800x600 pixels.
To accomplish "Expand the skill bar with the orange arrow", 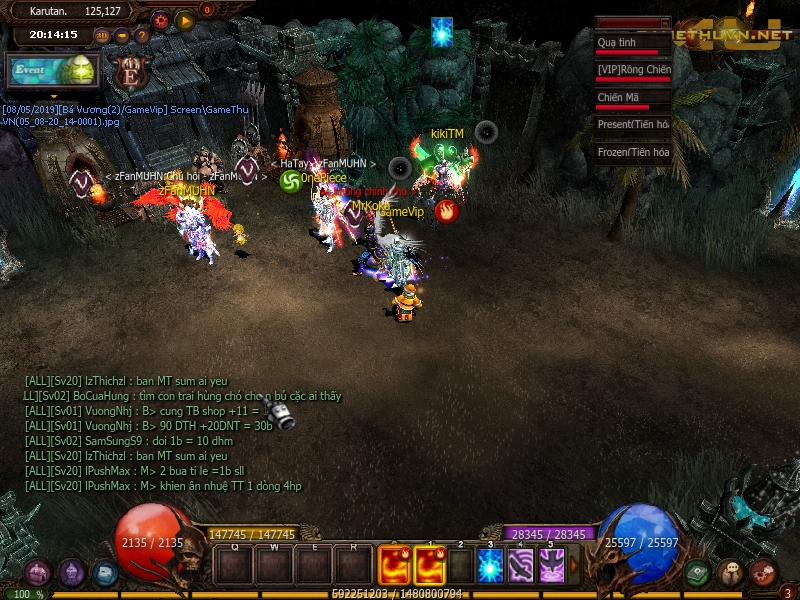I will (574, 566).
